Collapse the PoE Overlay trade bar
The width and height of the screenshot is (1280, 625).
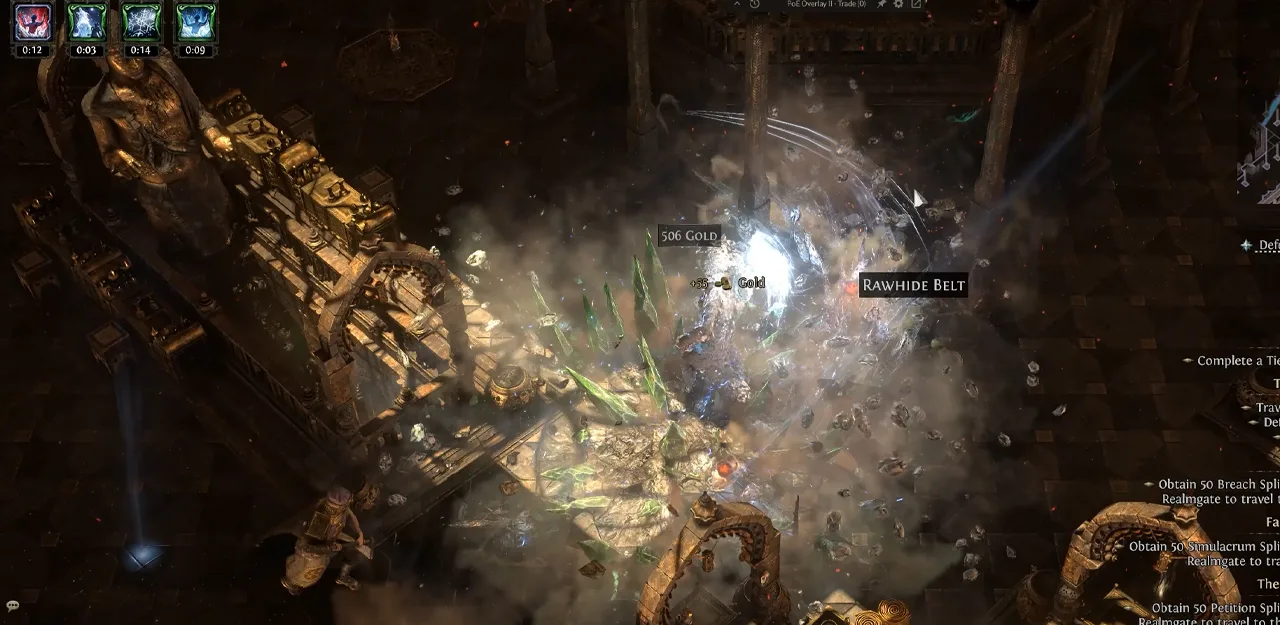[737, 4]
